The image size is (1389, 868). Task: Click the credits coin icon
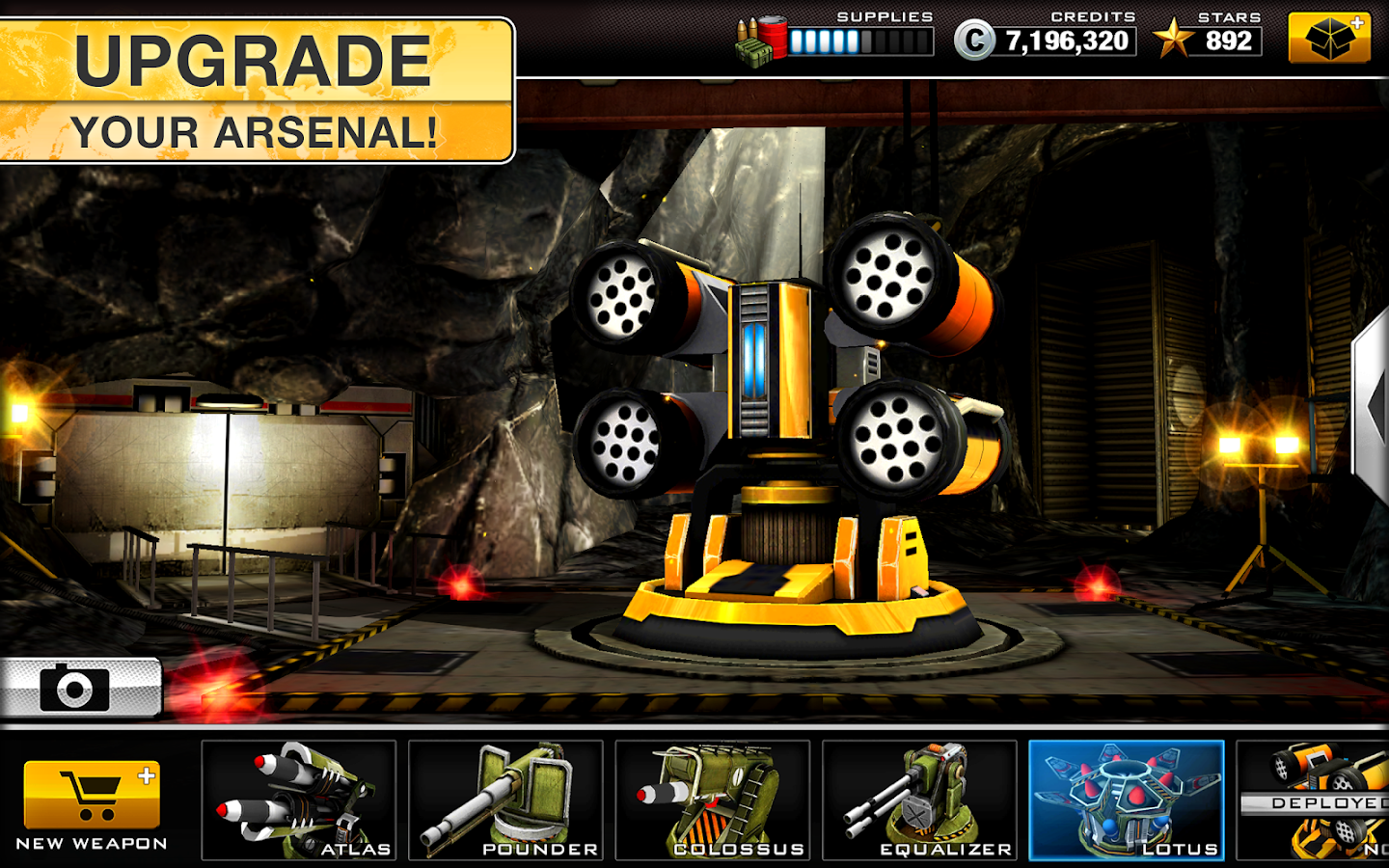(x=974, y=41)
